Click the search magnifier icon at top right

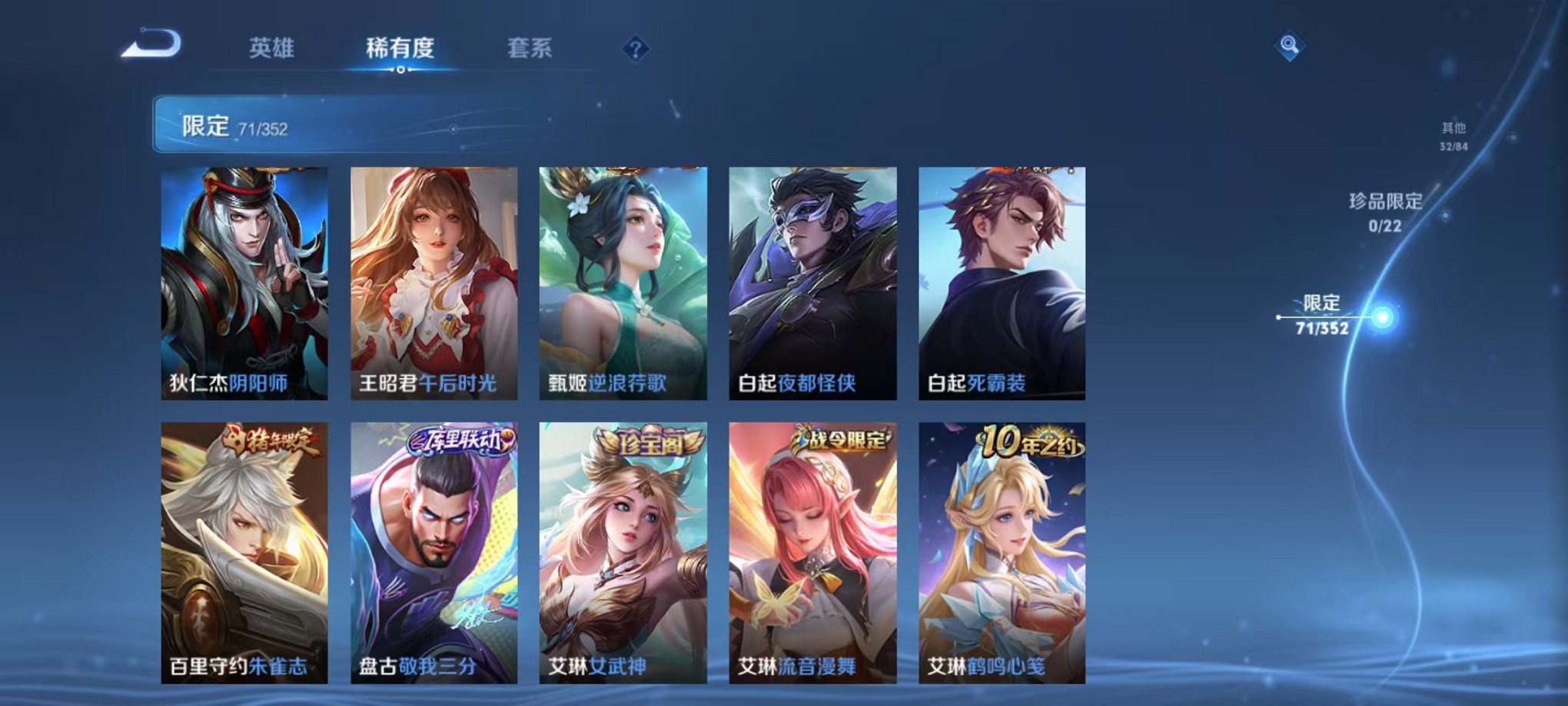(x=1288, y=45)
